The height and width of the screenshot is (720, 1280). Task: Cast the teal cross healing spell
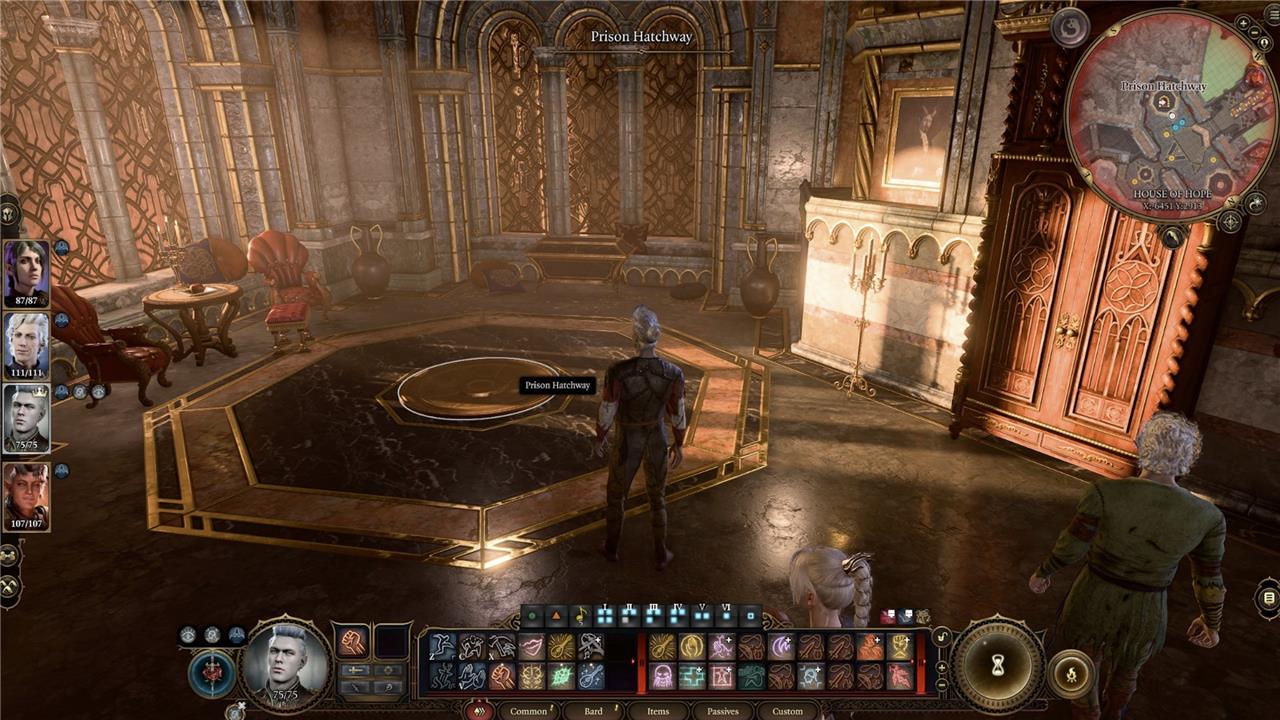[x=691, y=676]
